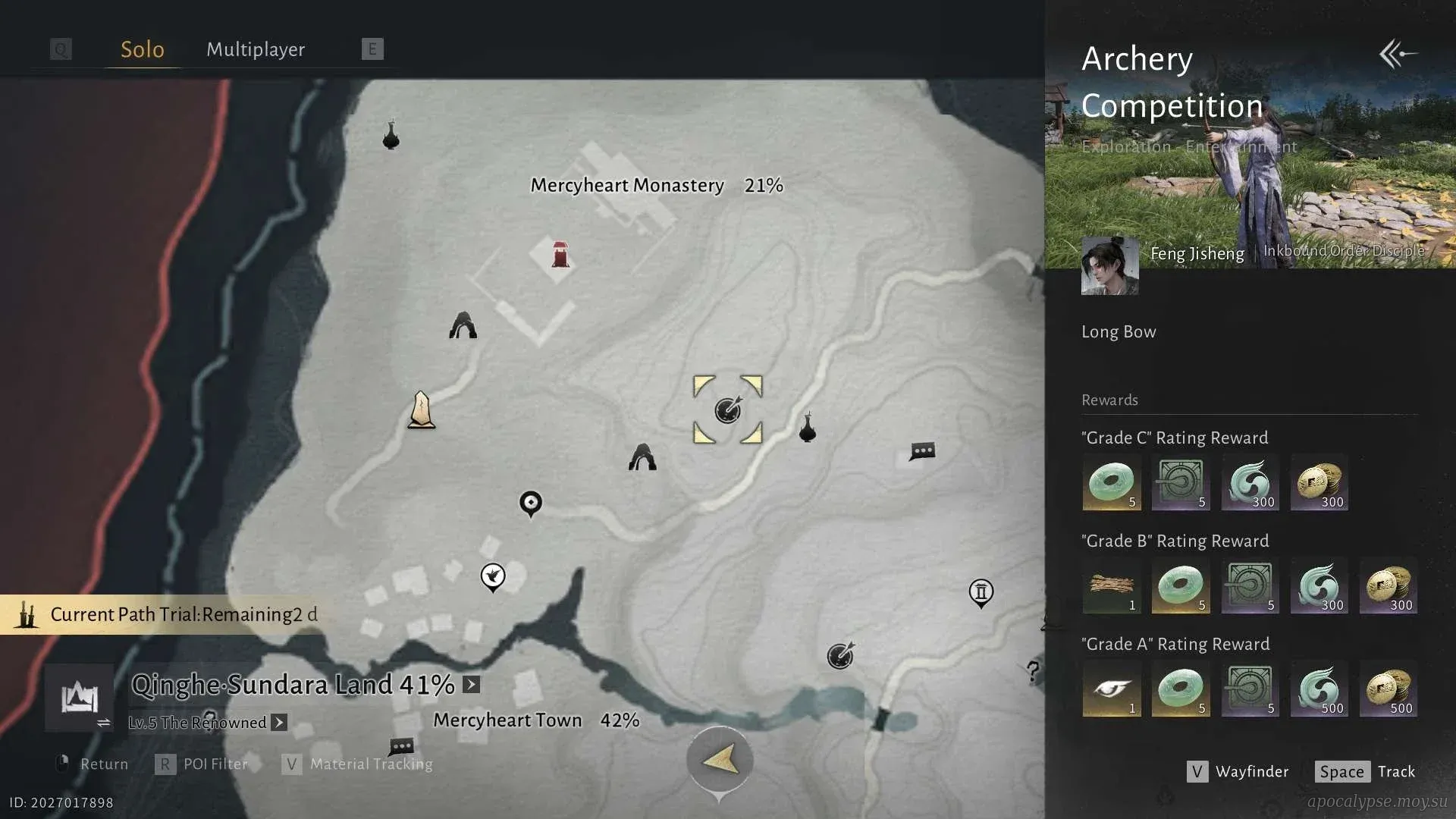
Task: Select the standing stone map marker
Action: [422, 410]
